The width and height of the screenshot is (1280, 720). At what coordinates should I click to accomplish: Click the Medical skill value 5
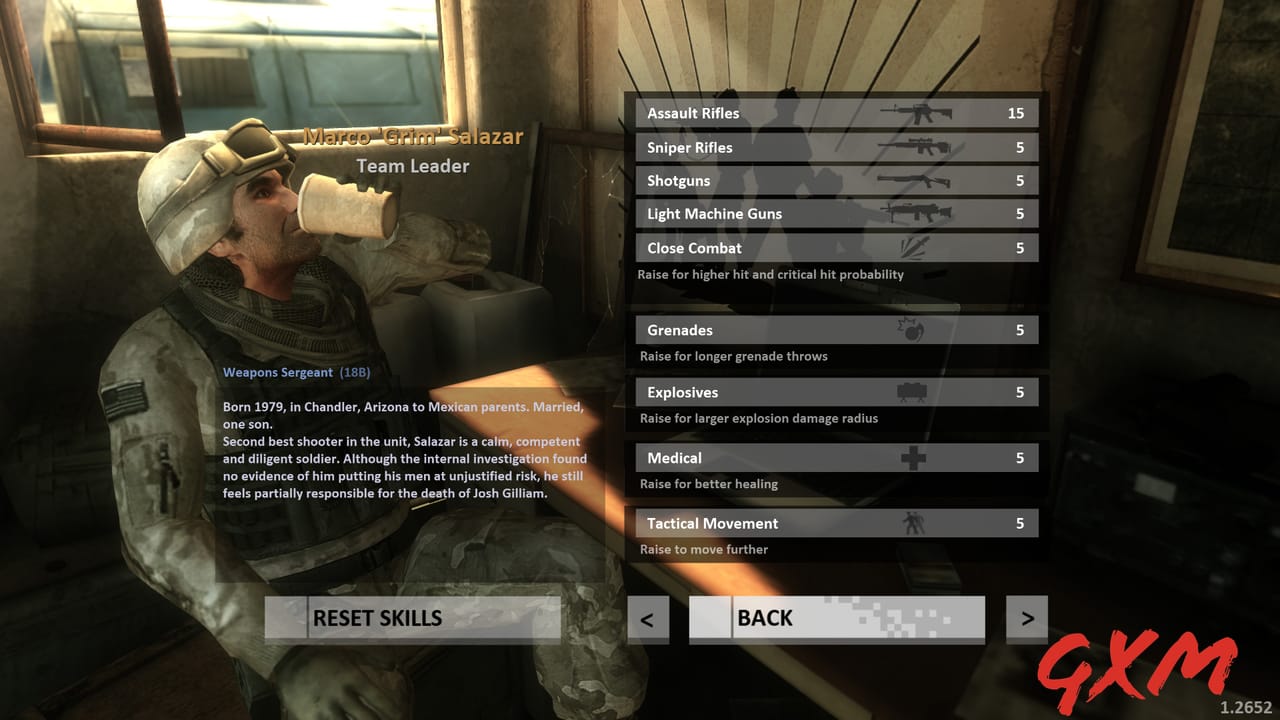point(1020,457)
